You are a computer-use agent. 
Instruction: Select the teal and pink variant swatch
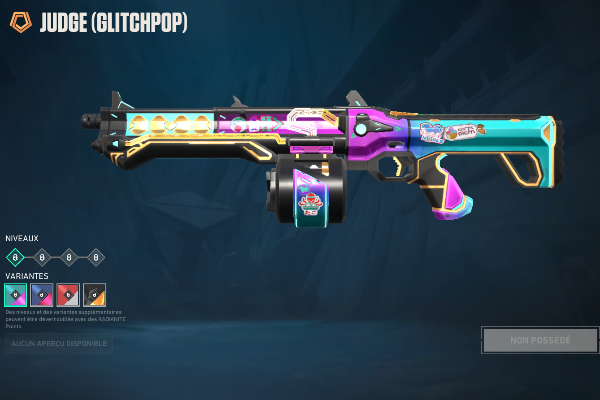coord(15,294)
